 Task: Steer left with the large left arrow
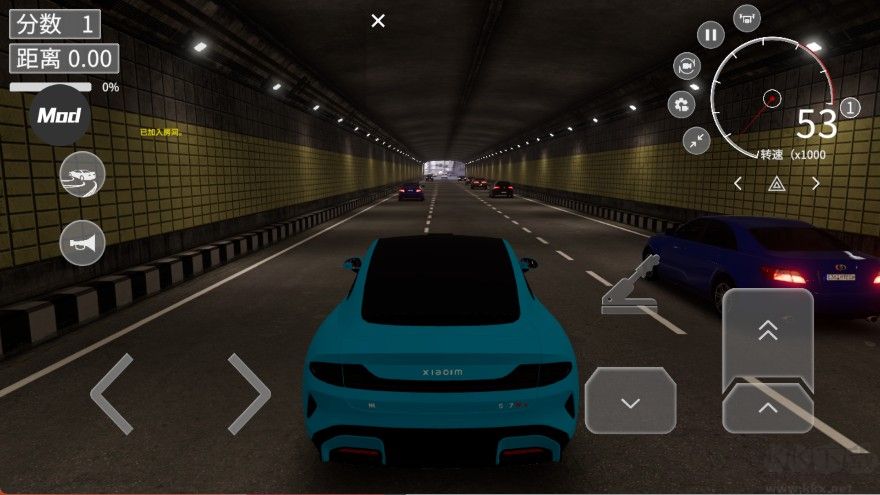pyautogui.click(x=112, y=394)
